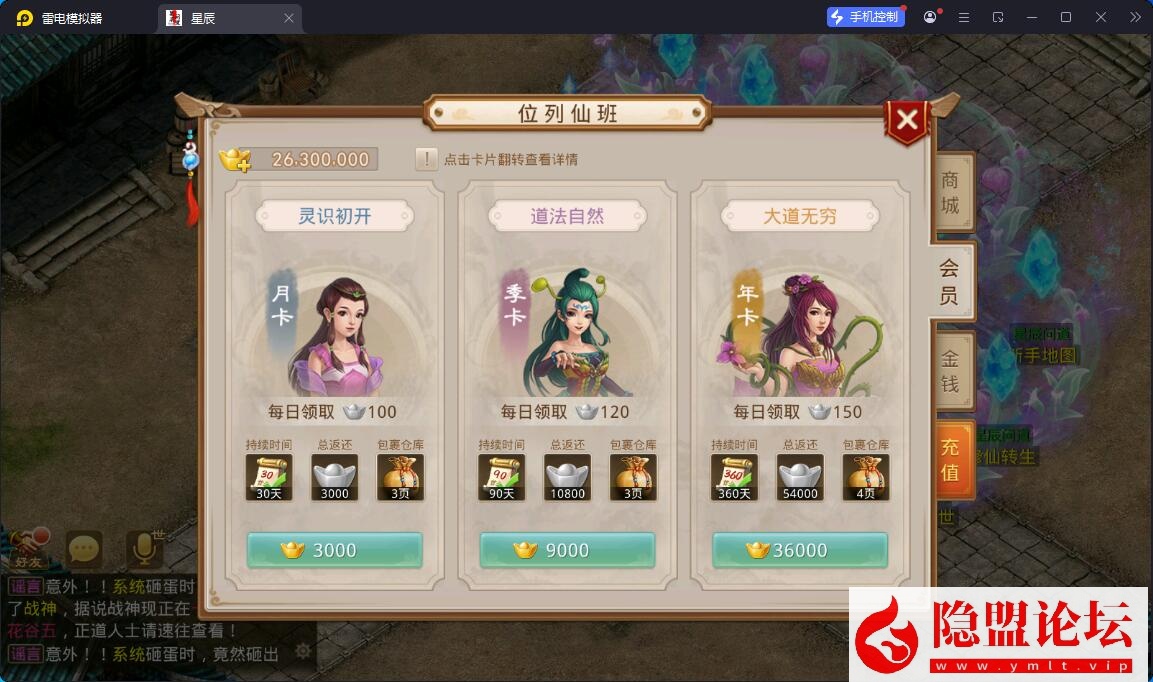
Task: Open chat settings gear icon
Action: [303, 652]
